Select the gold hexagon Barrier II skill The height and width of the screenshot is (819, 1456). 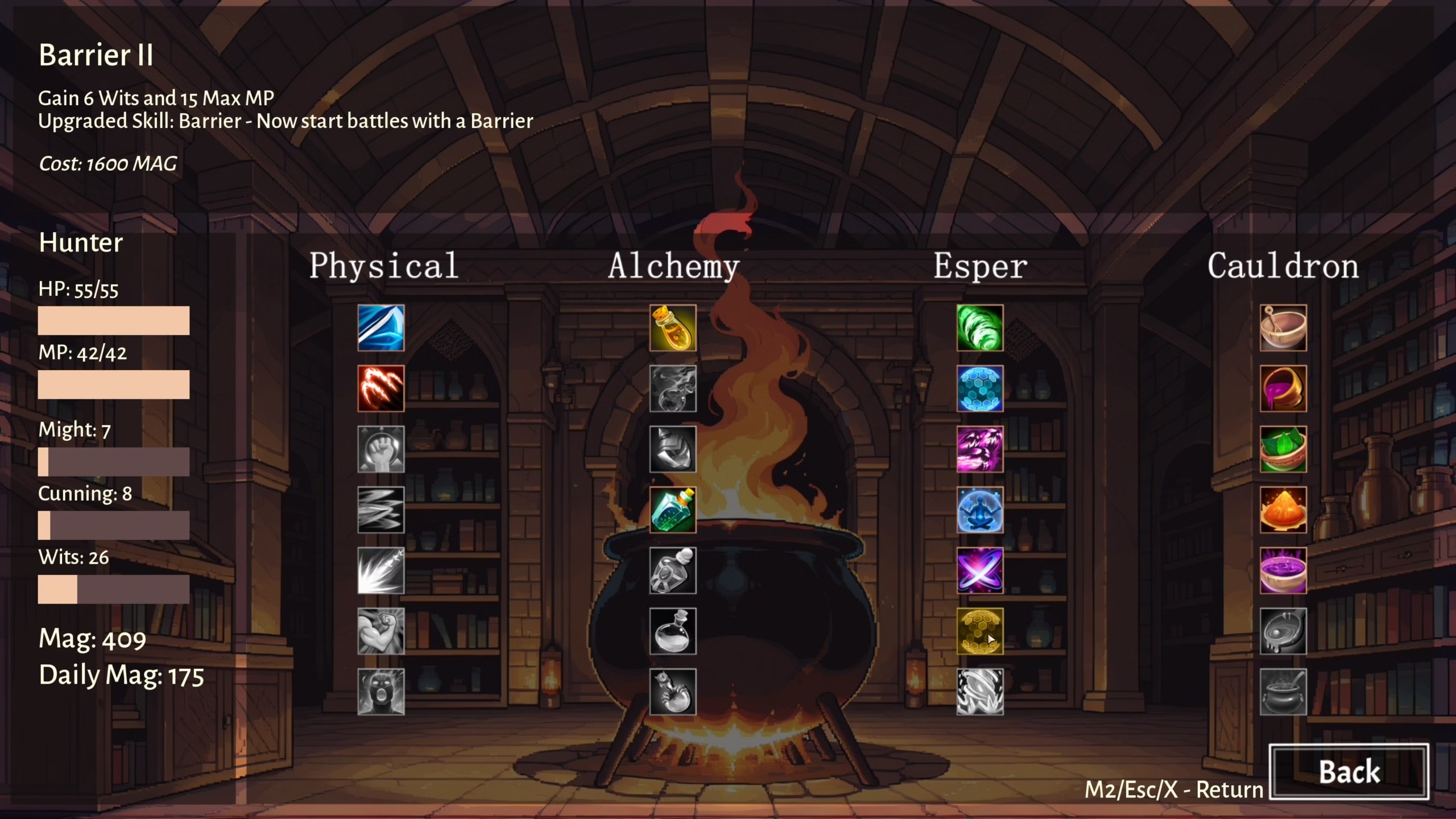[x=980, y=631]
